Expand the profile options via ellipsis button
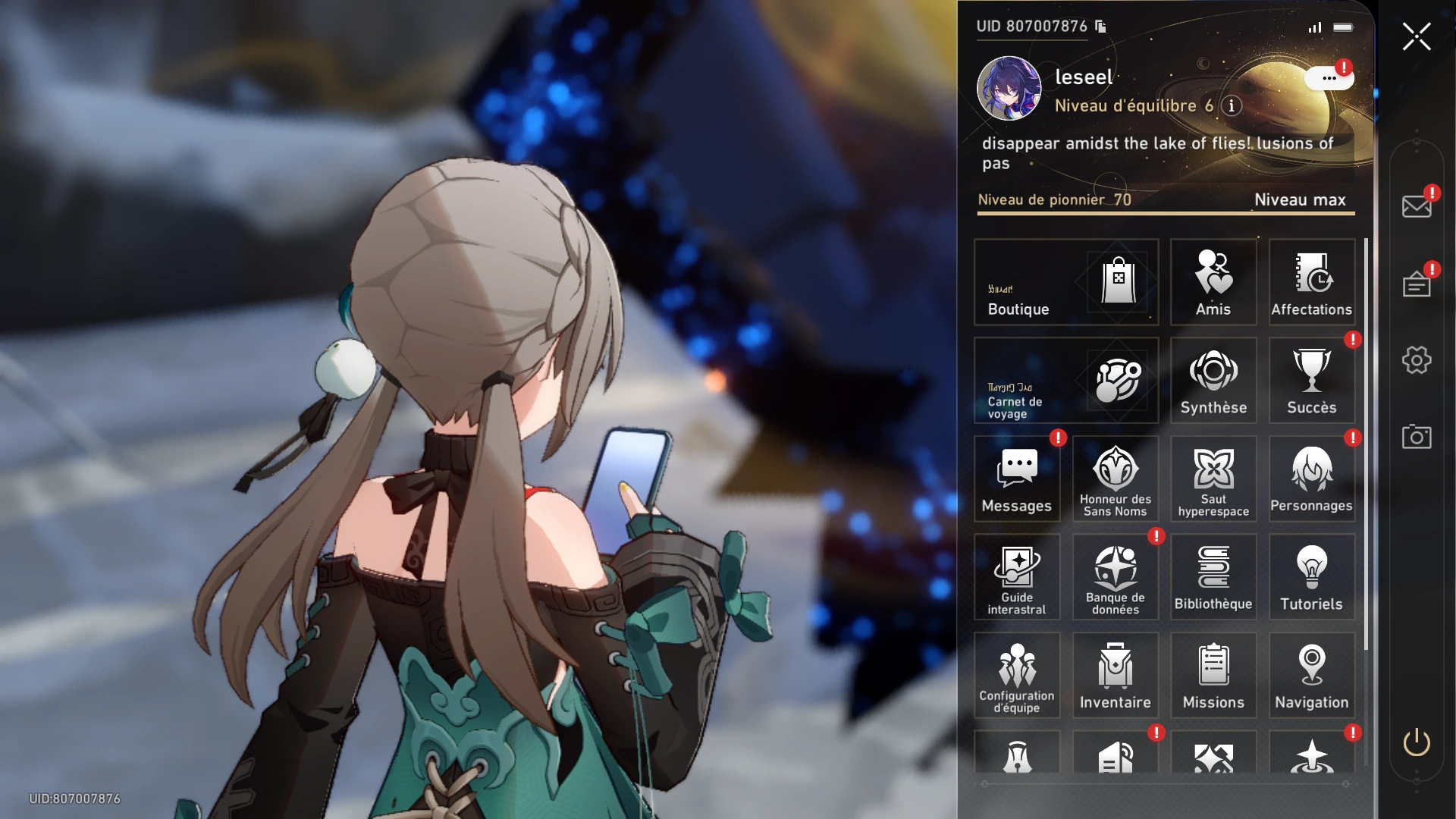The width and height of the screenshot is (1456, 819). (x=1328, y=78)
